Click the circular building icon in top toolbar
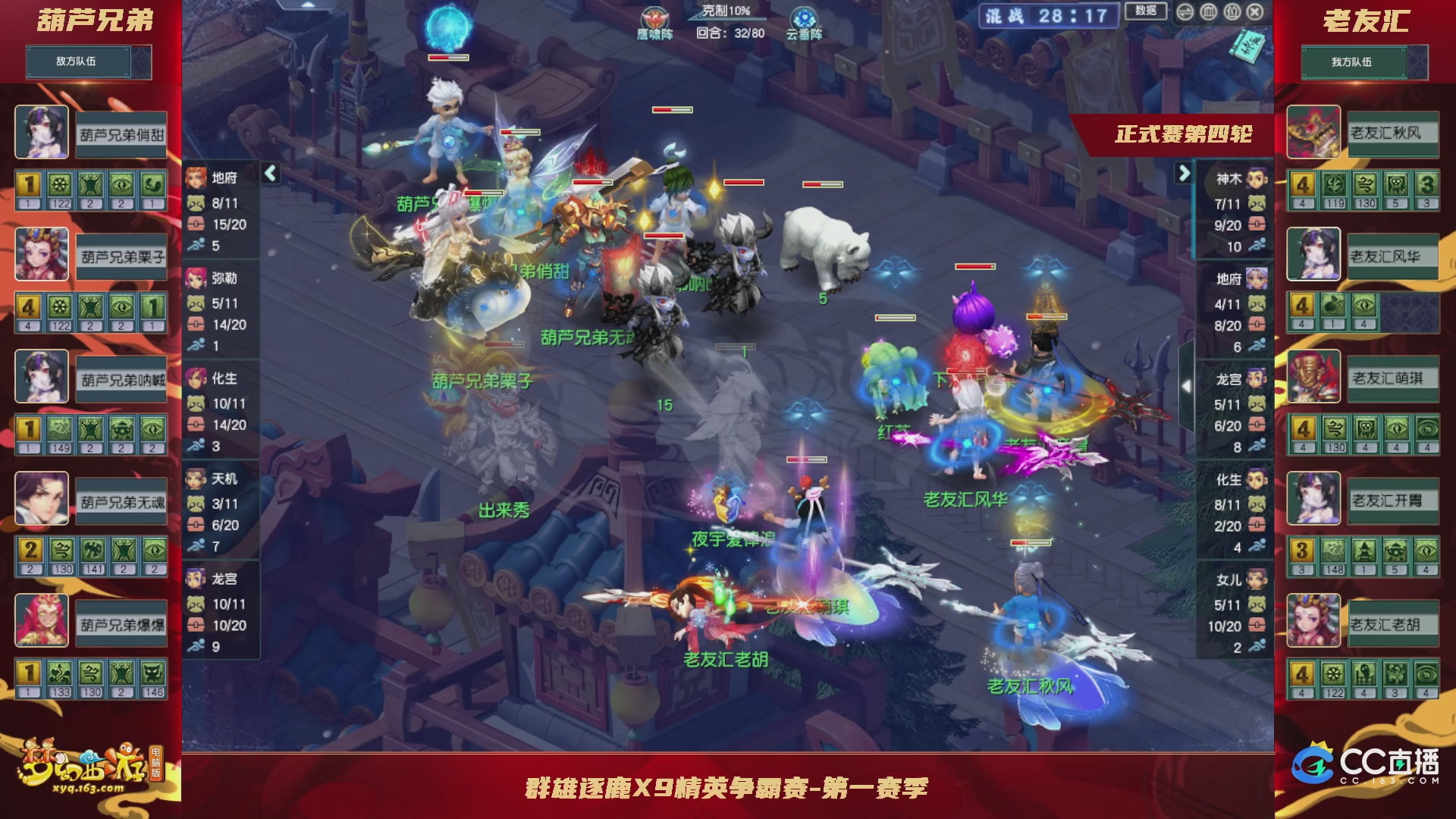 [x=1208, y=11]
